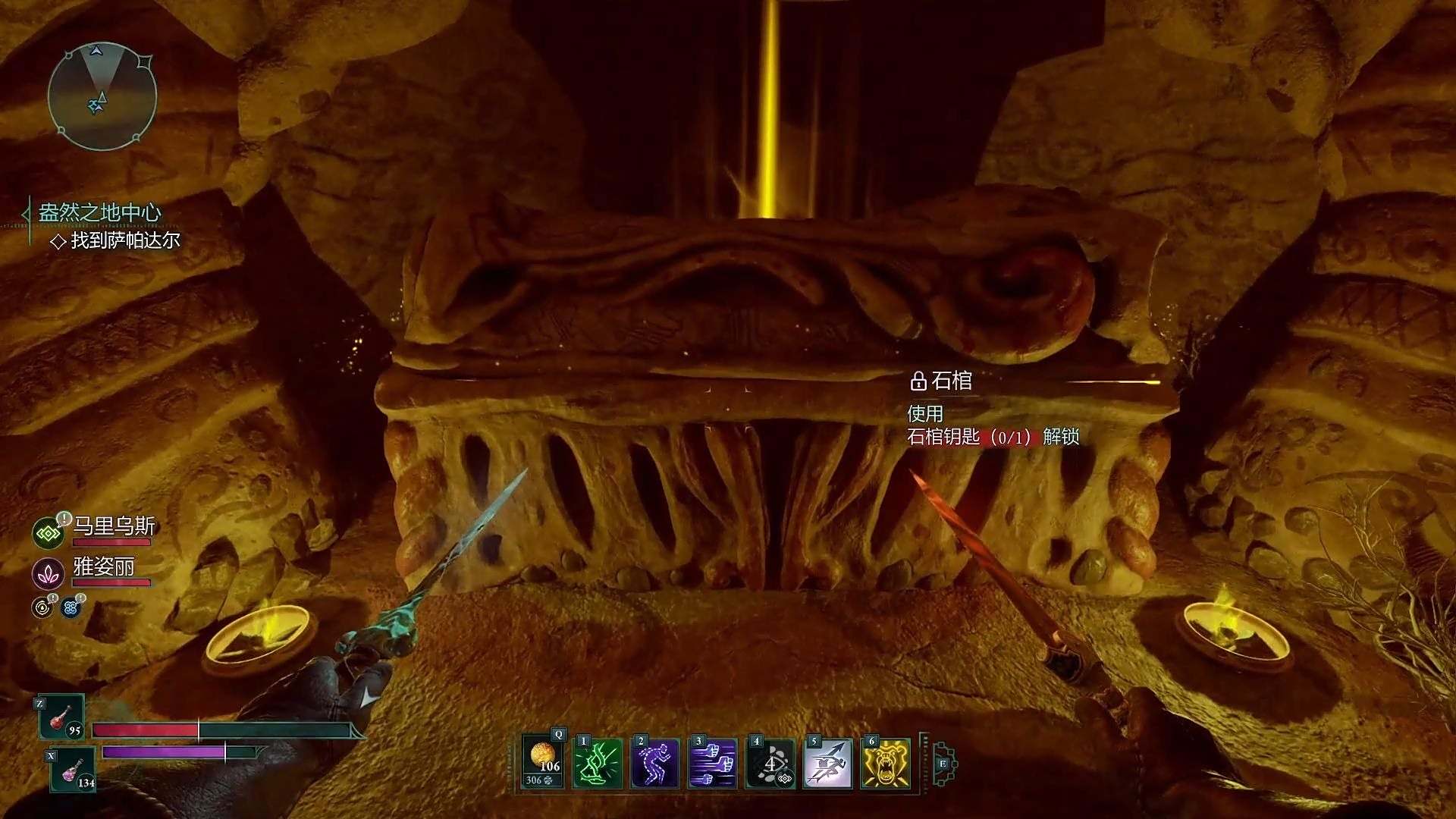The width and height of the screenshot is (1456, 819).
Task: Activate the white charging runner ability
Action: (x=828, y=763)
